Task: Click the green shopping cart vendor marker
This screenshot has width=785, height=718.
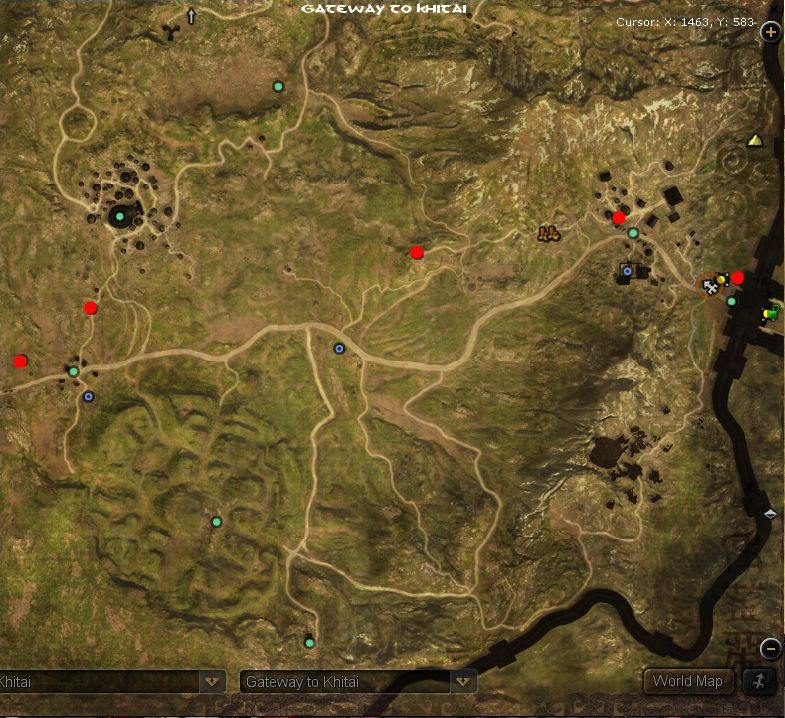Action: coord(772,313)
